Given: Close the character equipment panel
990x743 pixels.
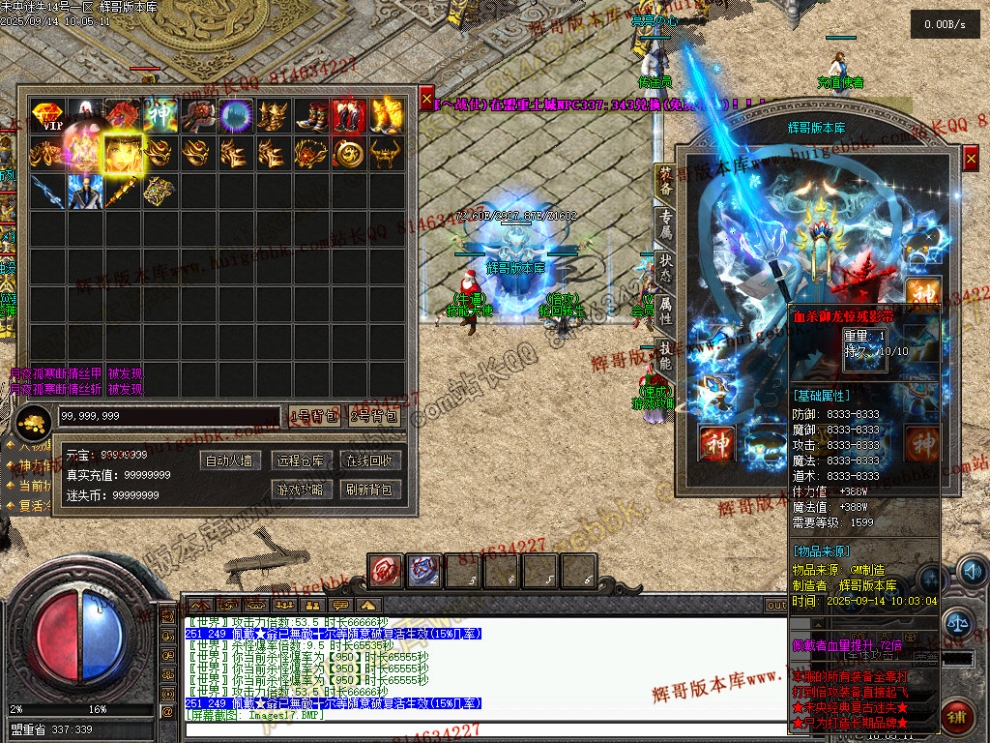Looking at the screenshot, I should [970, 158].
